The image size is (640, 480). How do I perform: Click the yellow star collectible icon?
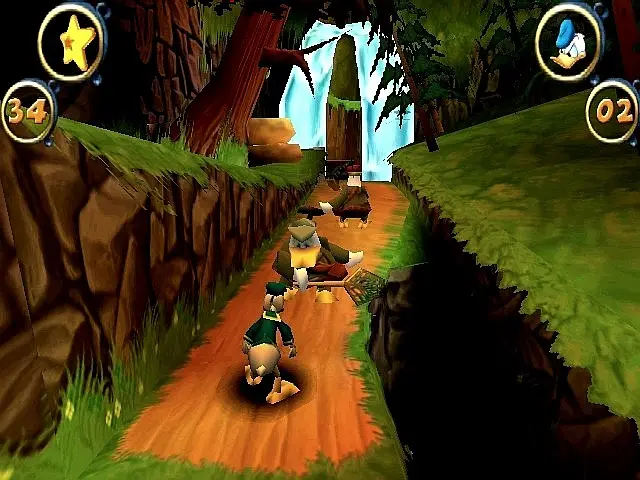[x=71, y=42]
